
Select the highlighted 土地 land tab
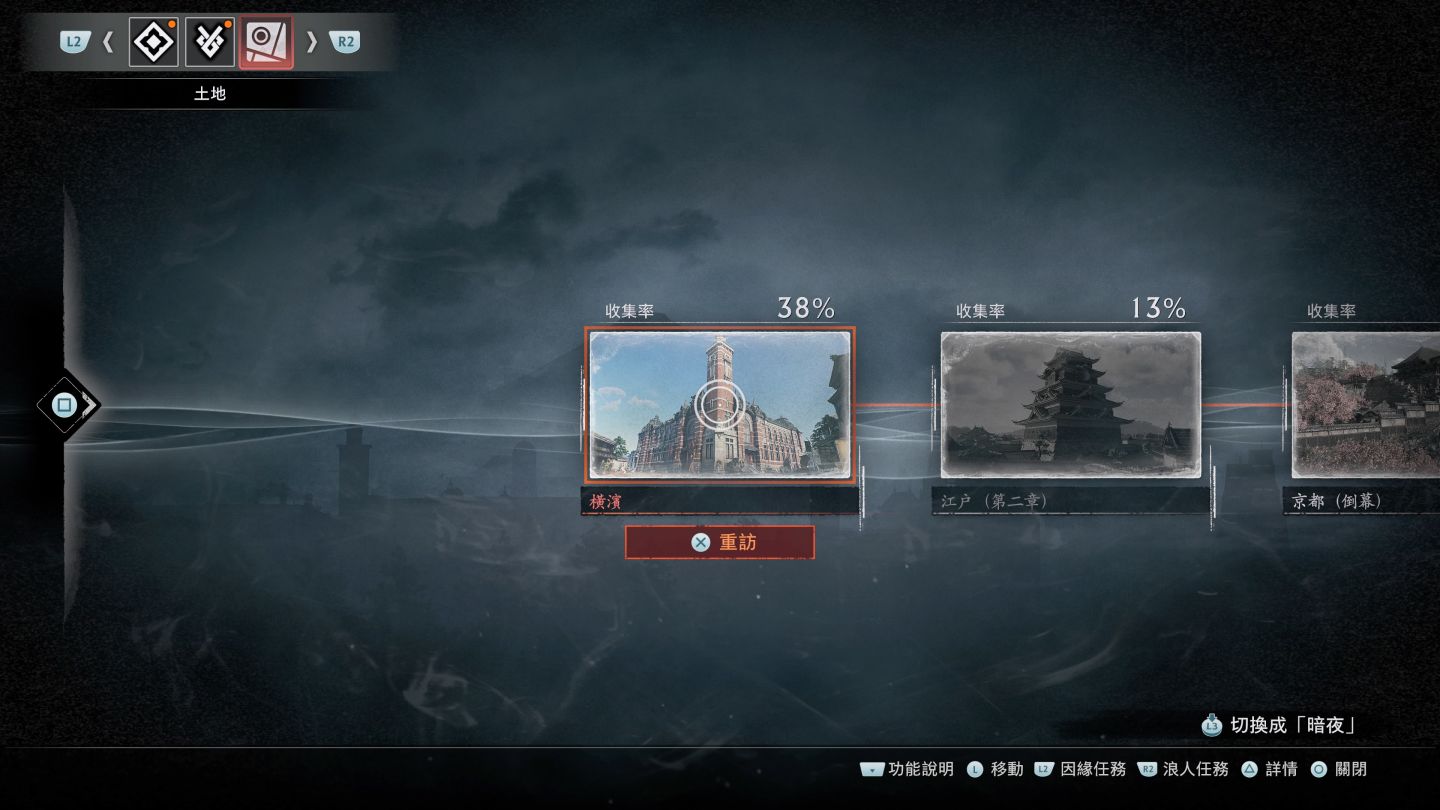(266, 42)
